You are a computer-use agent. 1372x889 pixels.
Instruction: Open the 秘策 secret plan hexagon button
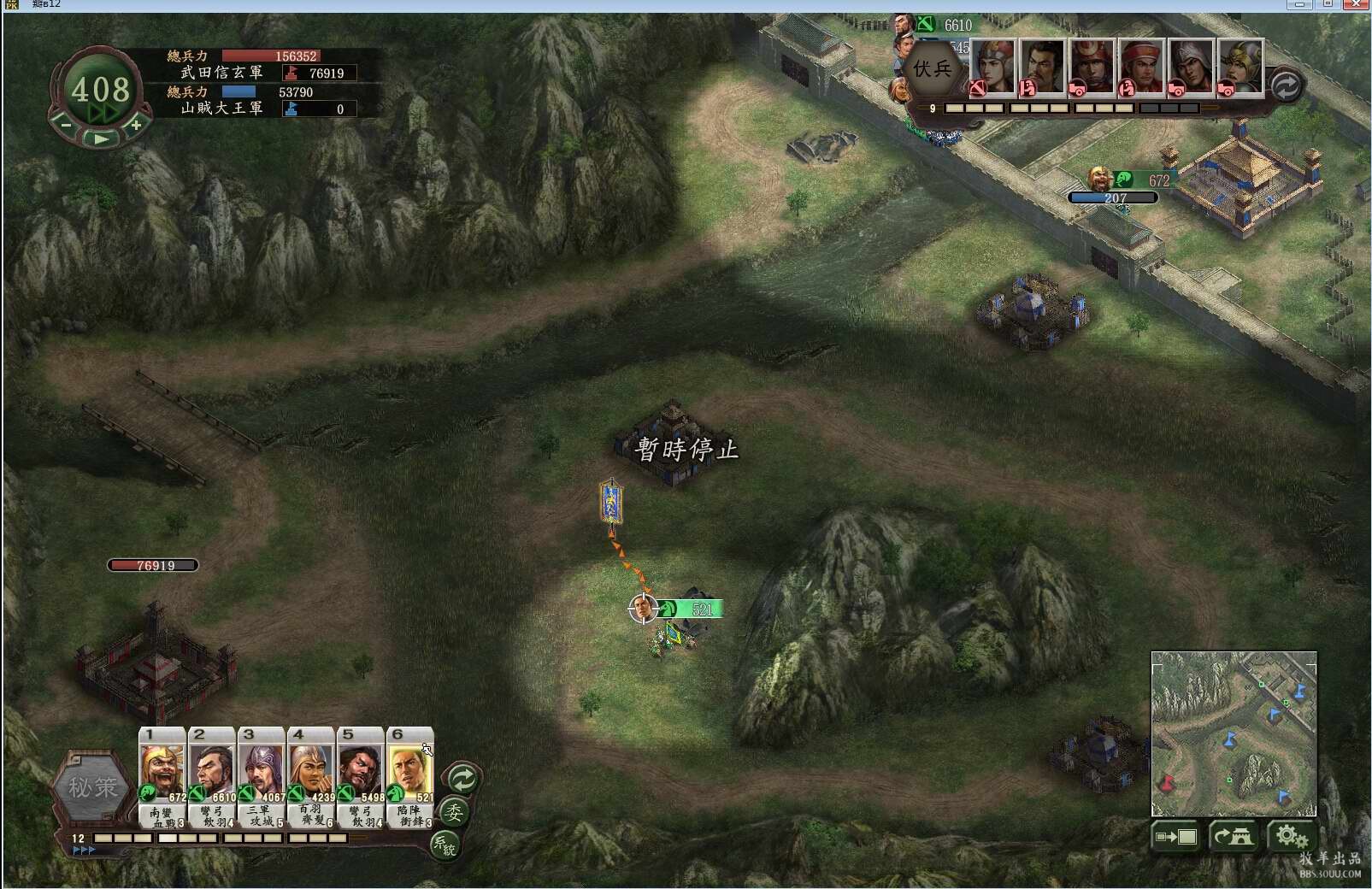(x=93, y=788)
